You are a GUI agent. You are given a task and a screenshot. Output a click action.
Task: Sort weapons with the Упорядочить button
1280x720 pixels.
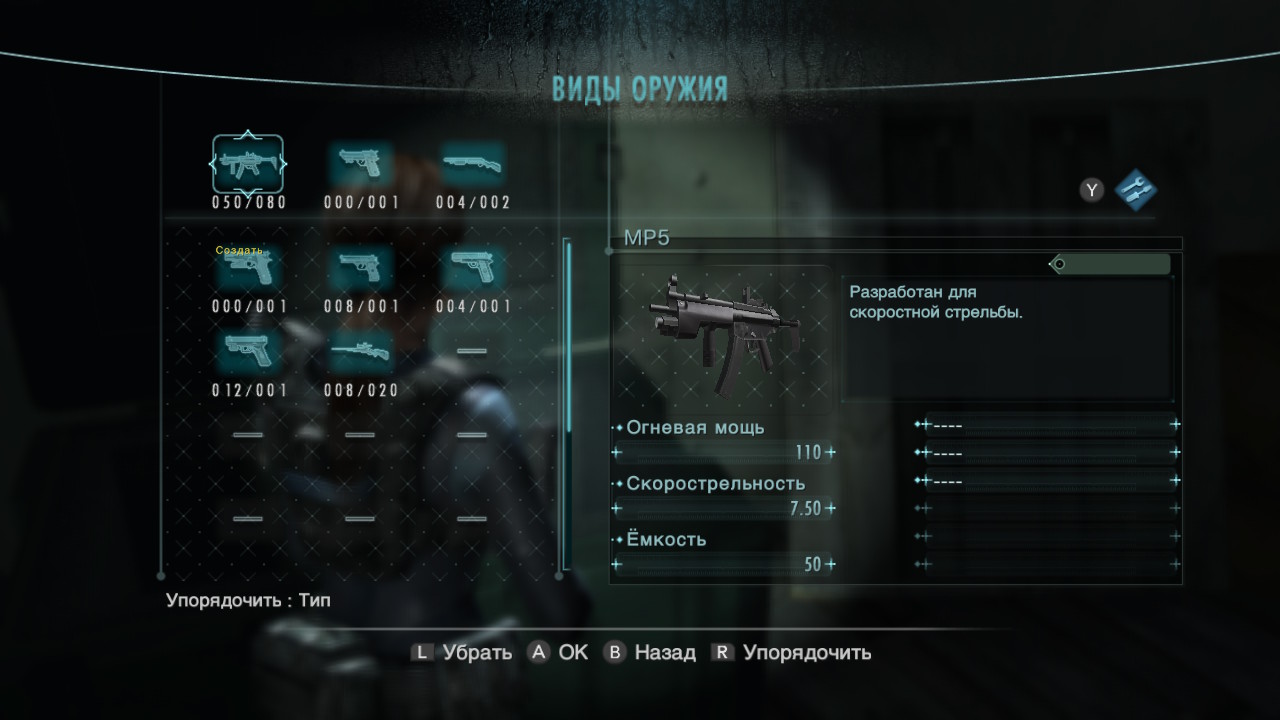tap(791, 653)
